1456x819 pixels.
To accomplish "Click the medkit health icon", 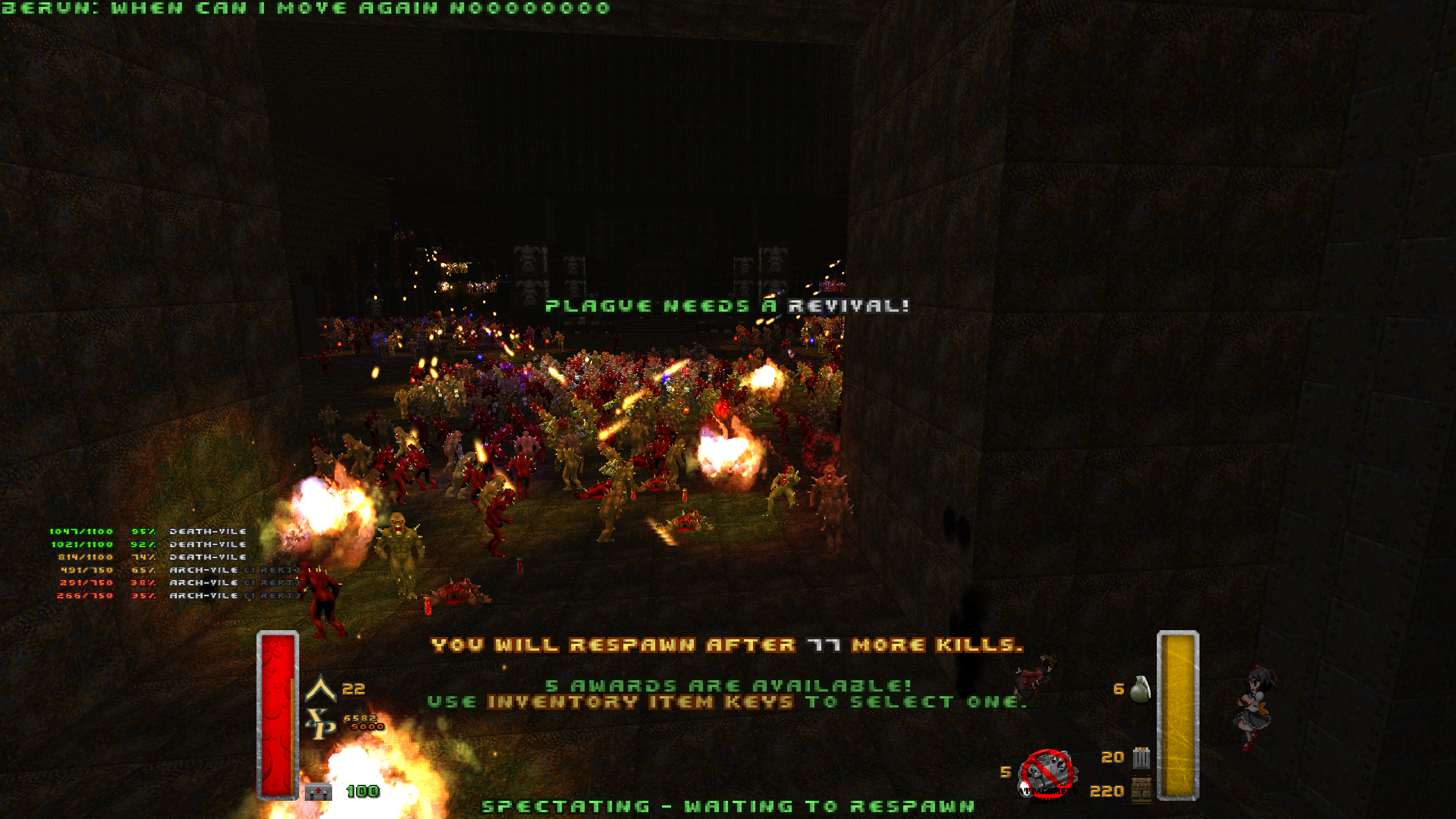I will tap(318, 791).
